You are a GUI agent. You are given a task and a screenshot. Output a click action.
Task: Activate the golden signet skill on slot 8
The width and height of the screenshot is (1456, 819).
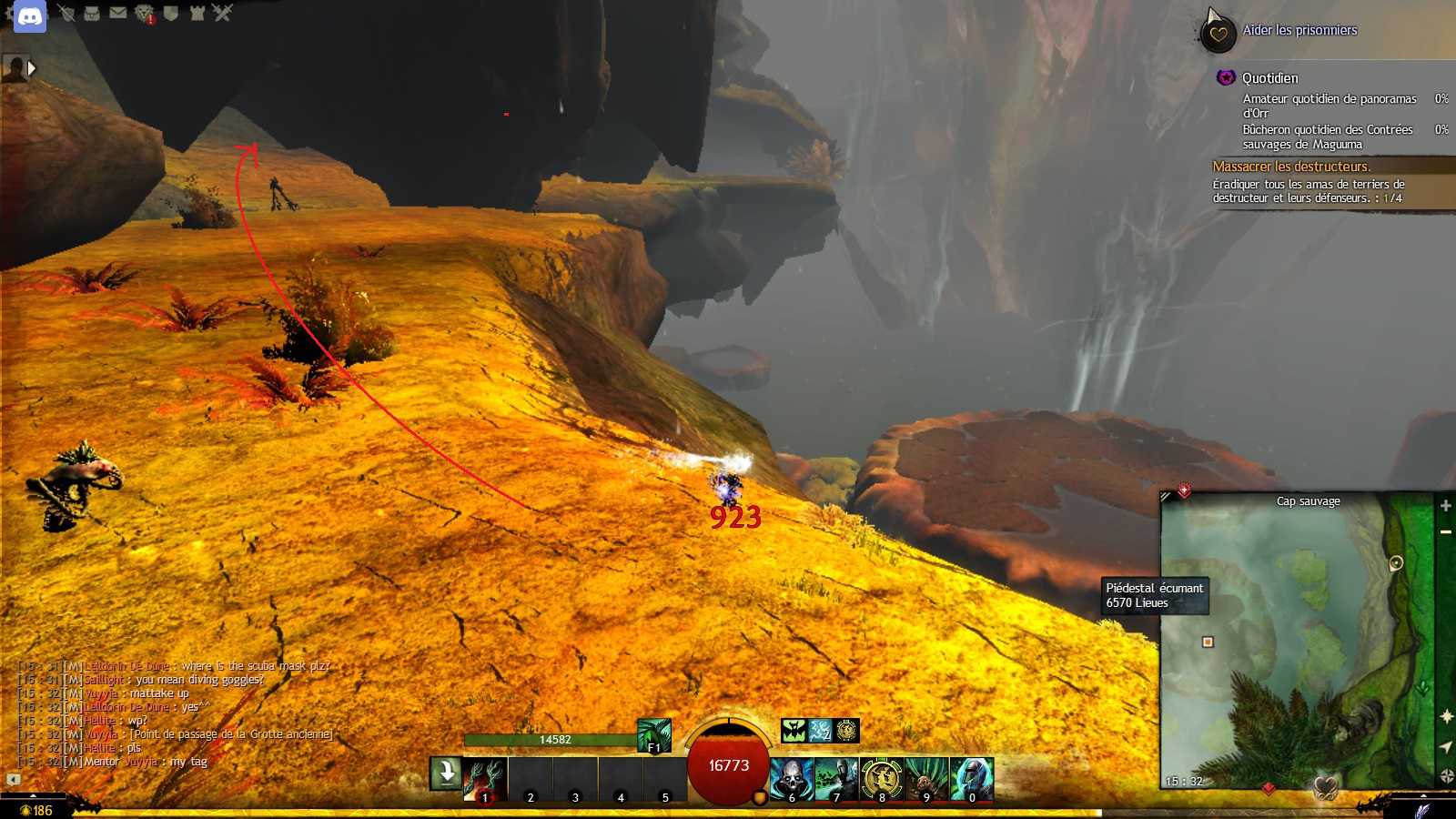pos(881,780)
